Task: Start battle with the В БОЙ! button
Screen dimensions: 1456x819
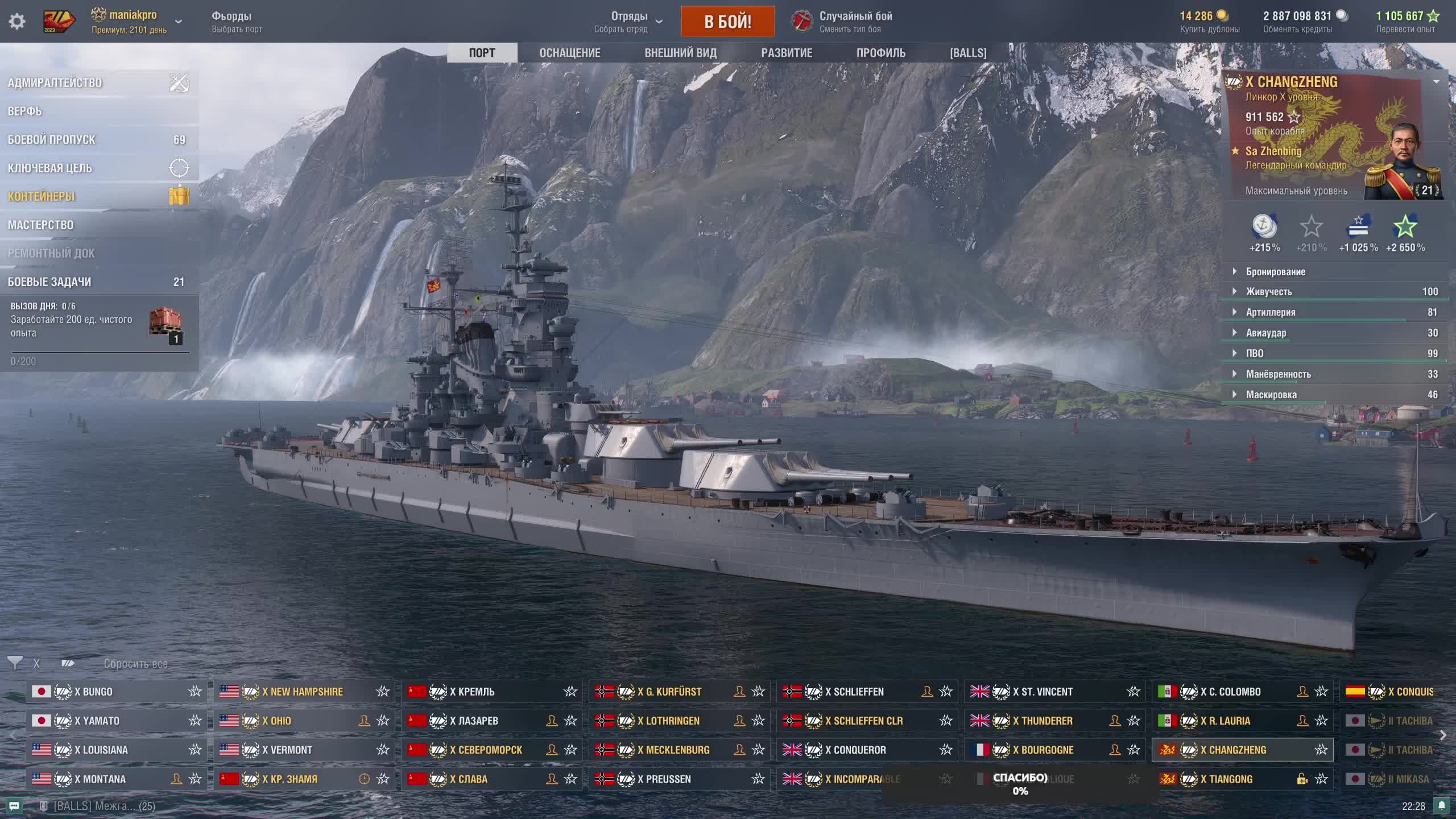Action: pos(727,22)
